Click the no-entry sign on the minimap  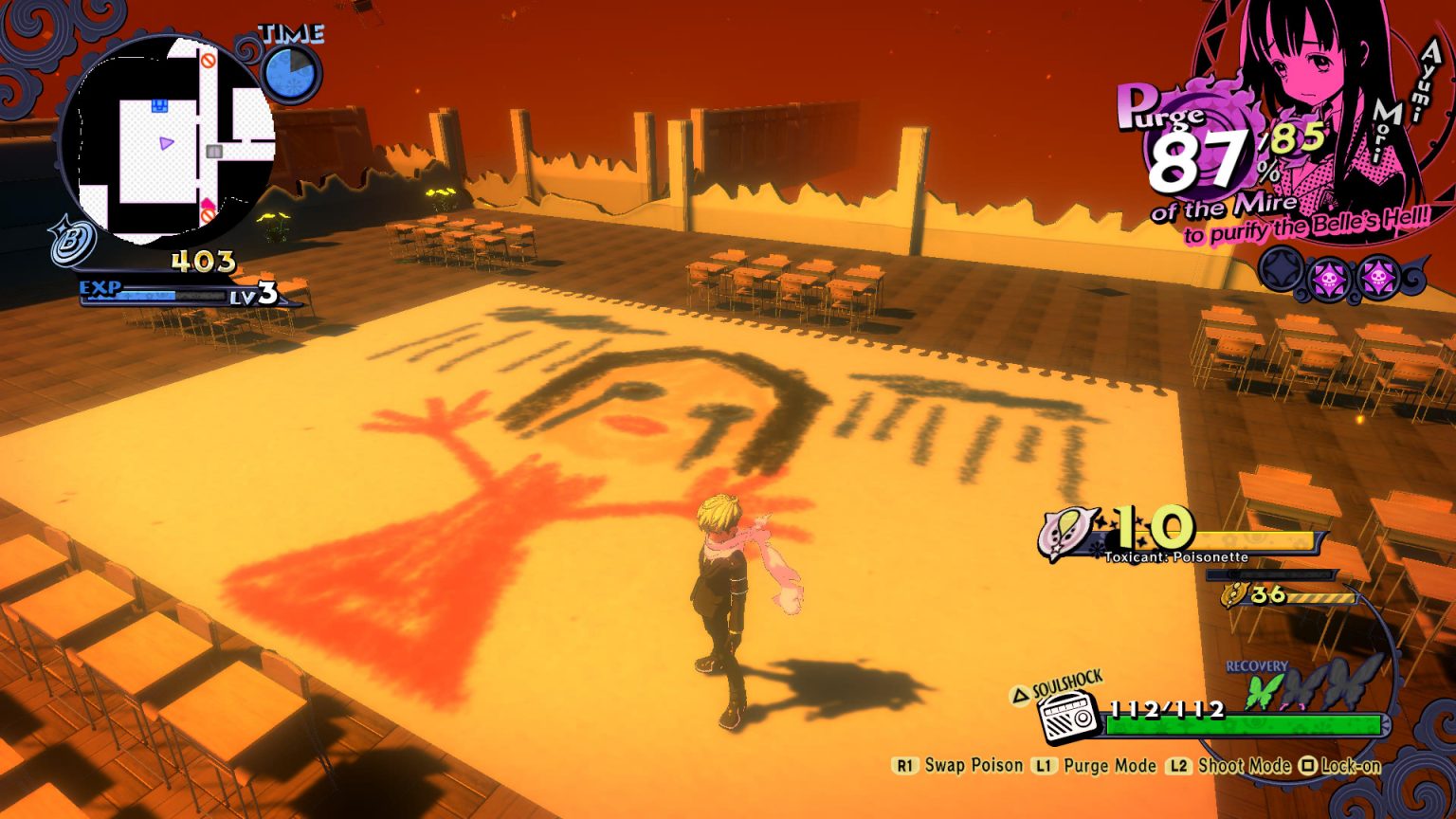[207, 60]
